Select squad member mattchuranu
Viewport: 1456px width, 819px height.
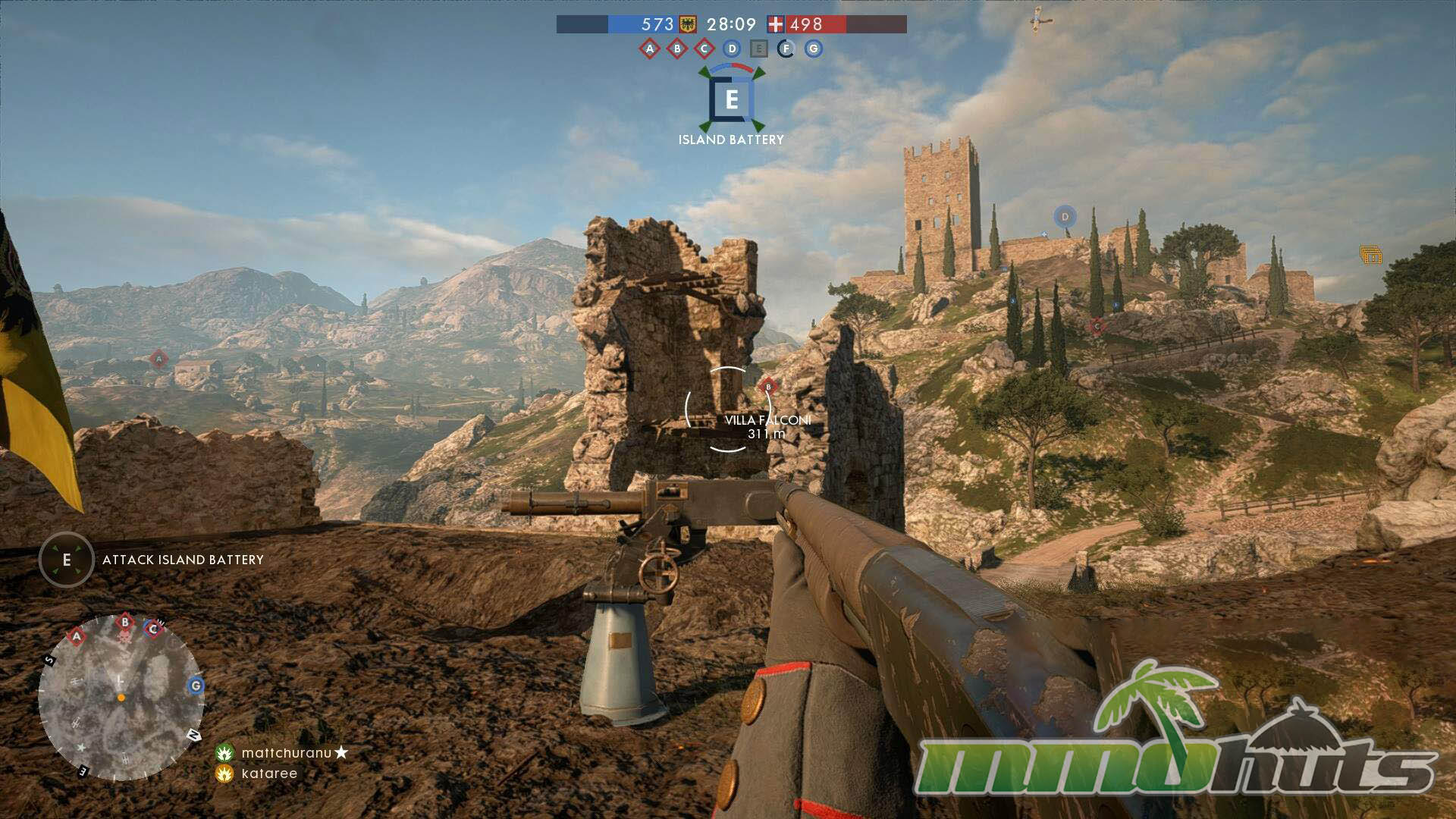coord(286,753)
